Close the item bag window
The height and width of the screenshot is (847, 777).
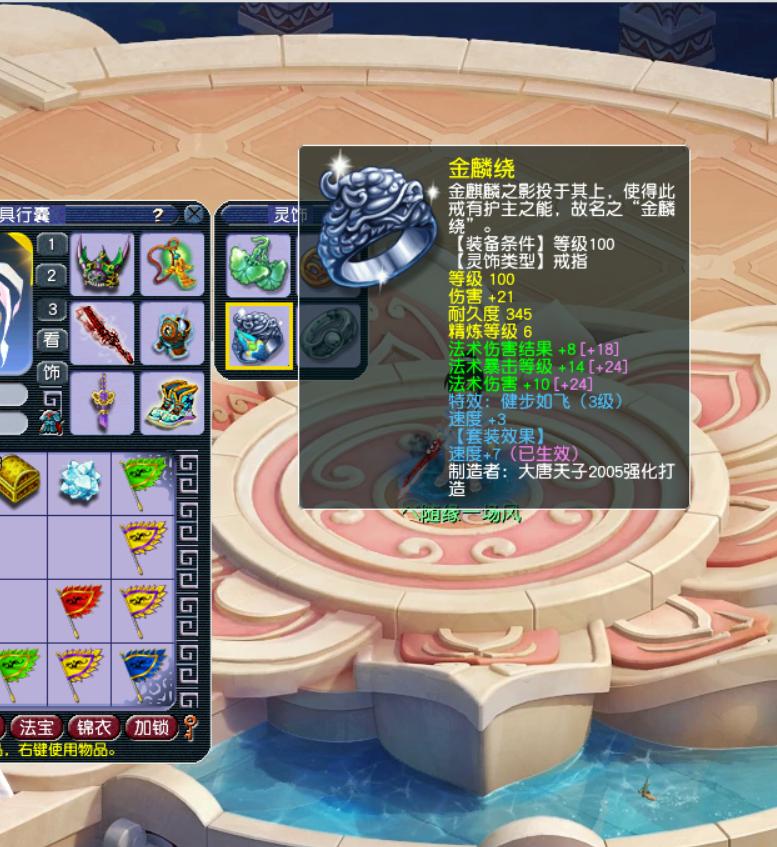[194, 214]
